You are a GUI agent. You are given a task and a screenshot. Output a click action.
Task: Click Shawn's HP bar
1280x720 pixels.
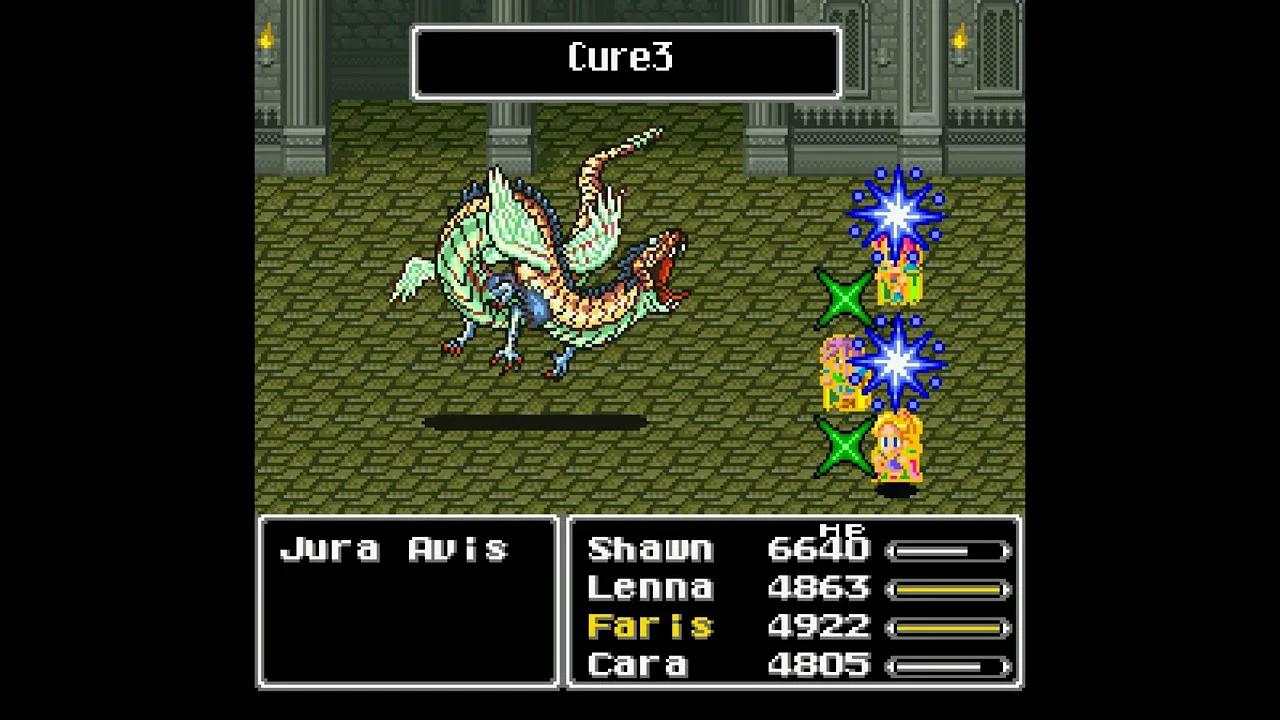coord(948,549)
